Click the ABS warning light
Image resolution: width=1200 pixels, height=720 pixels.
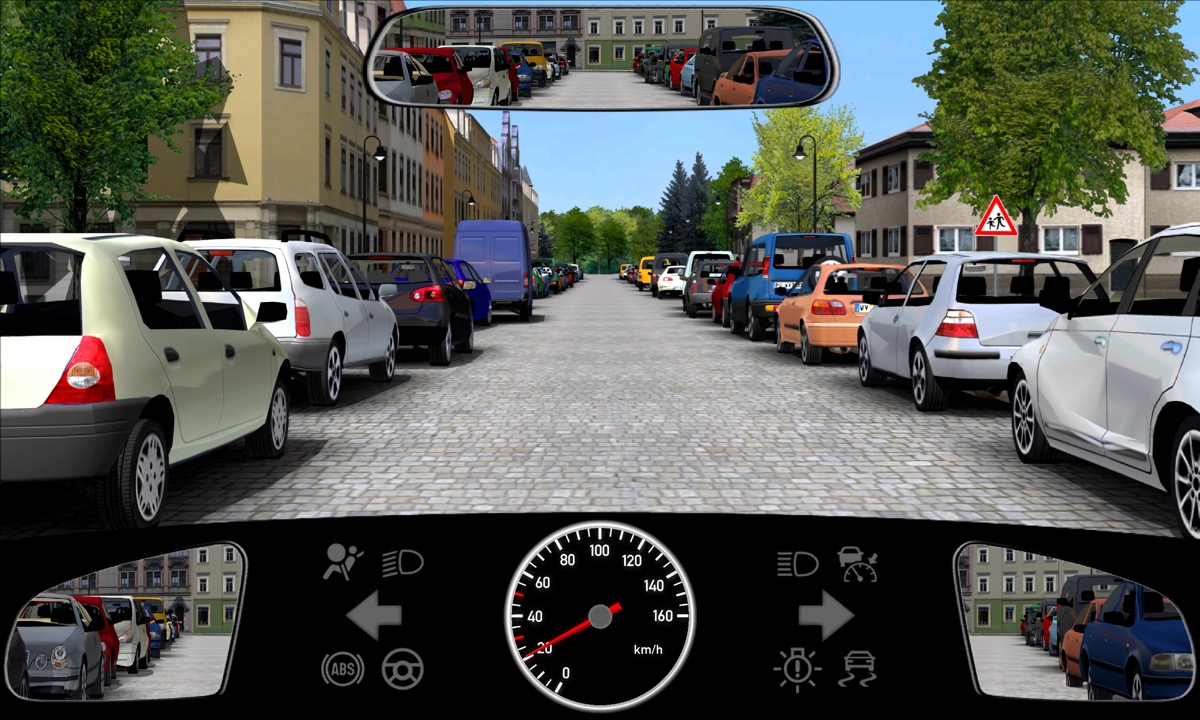pyautogui.click(x=343, y=668)
